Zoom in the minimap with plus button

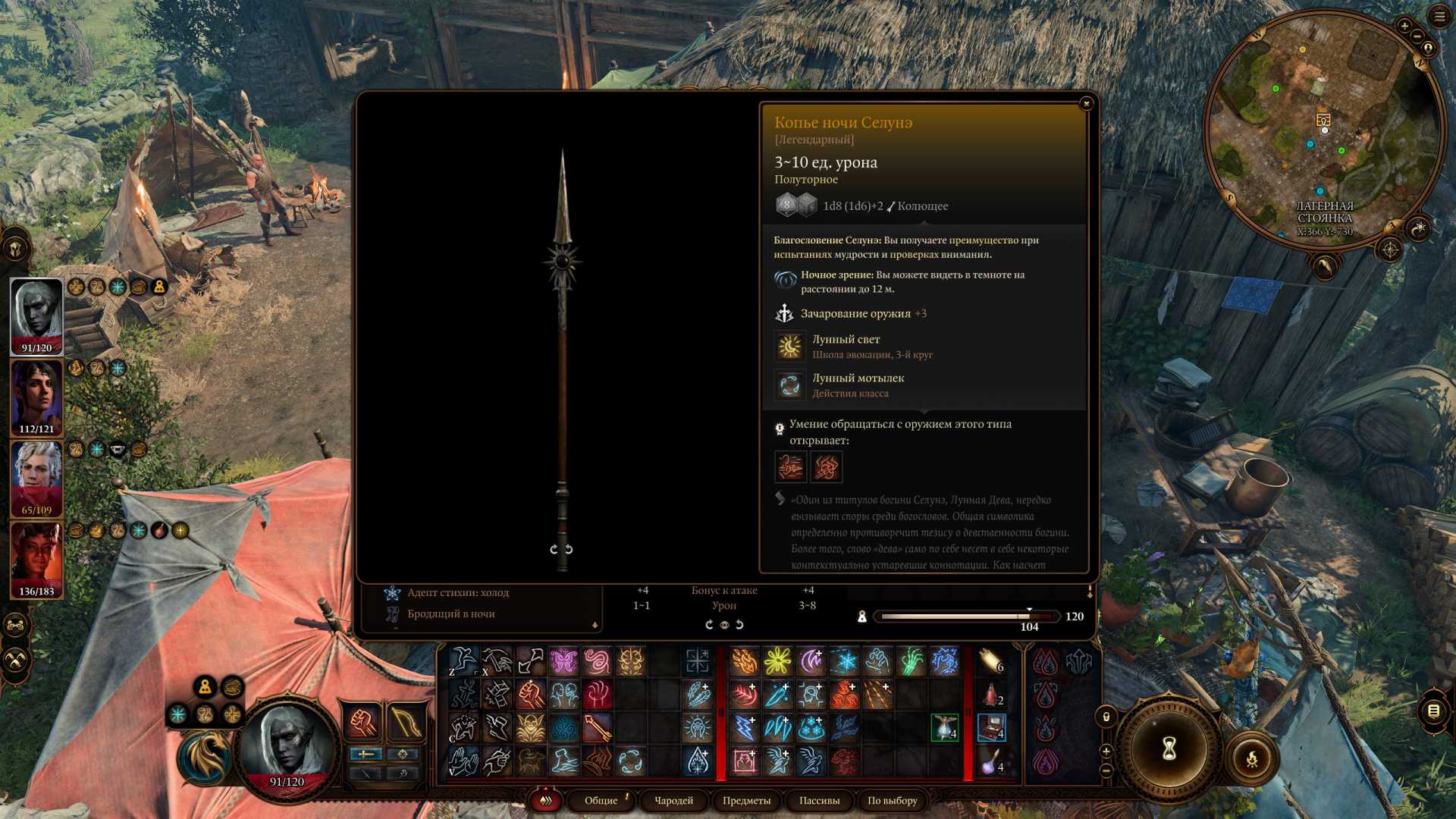click(x=1404, y=27)
